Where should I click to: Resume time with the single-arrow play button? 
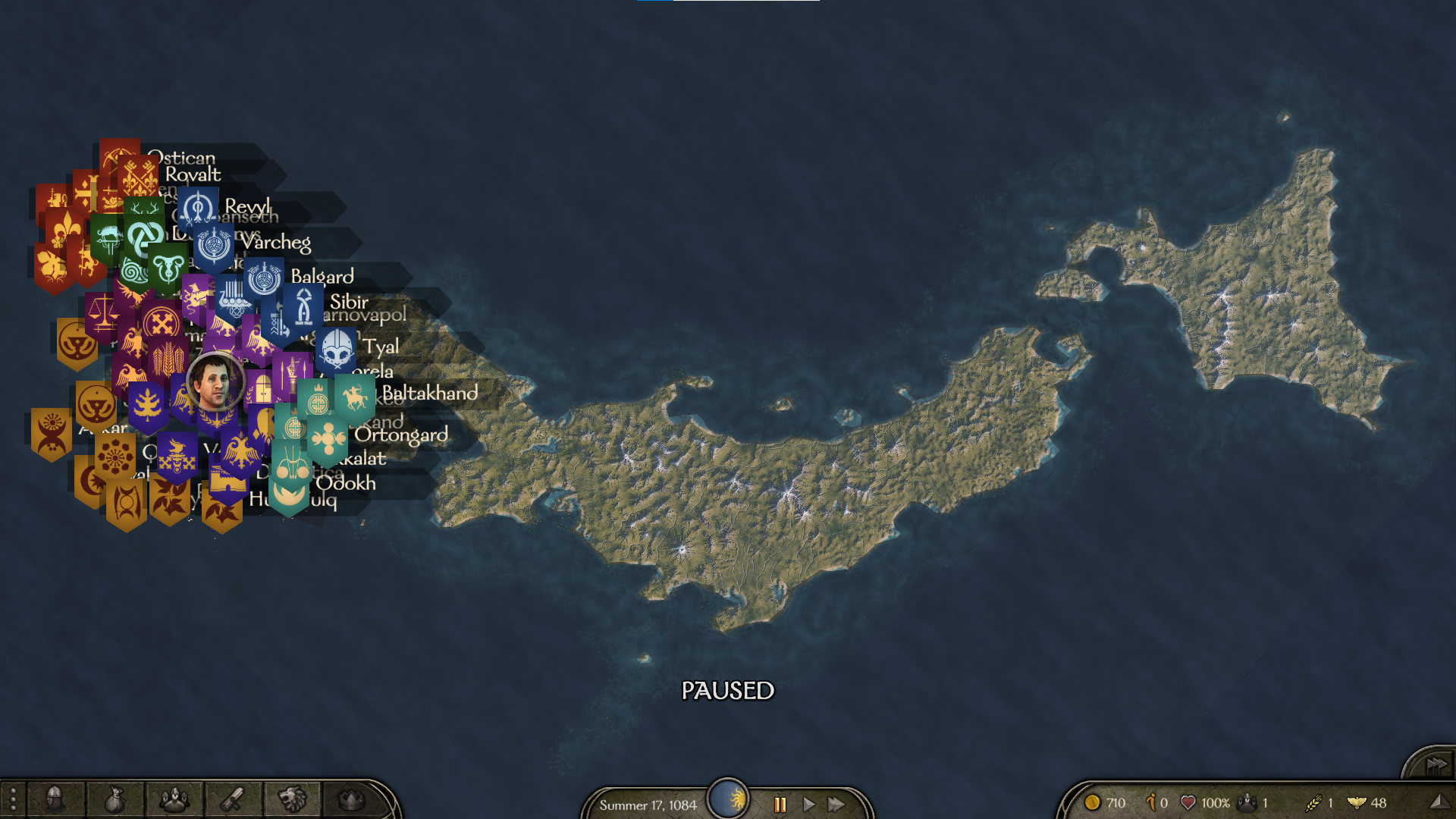(808, 804)
